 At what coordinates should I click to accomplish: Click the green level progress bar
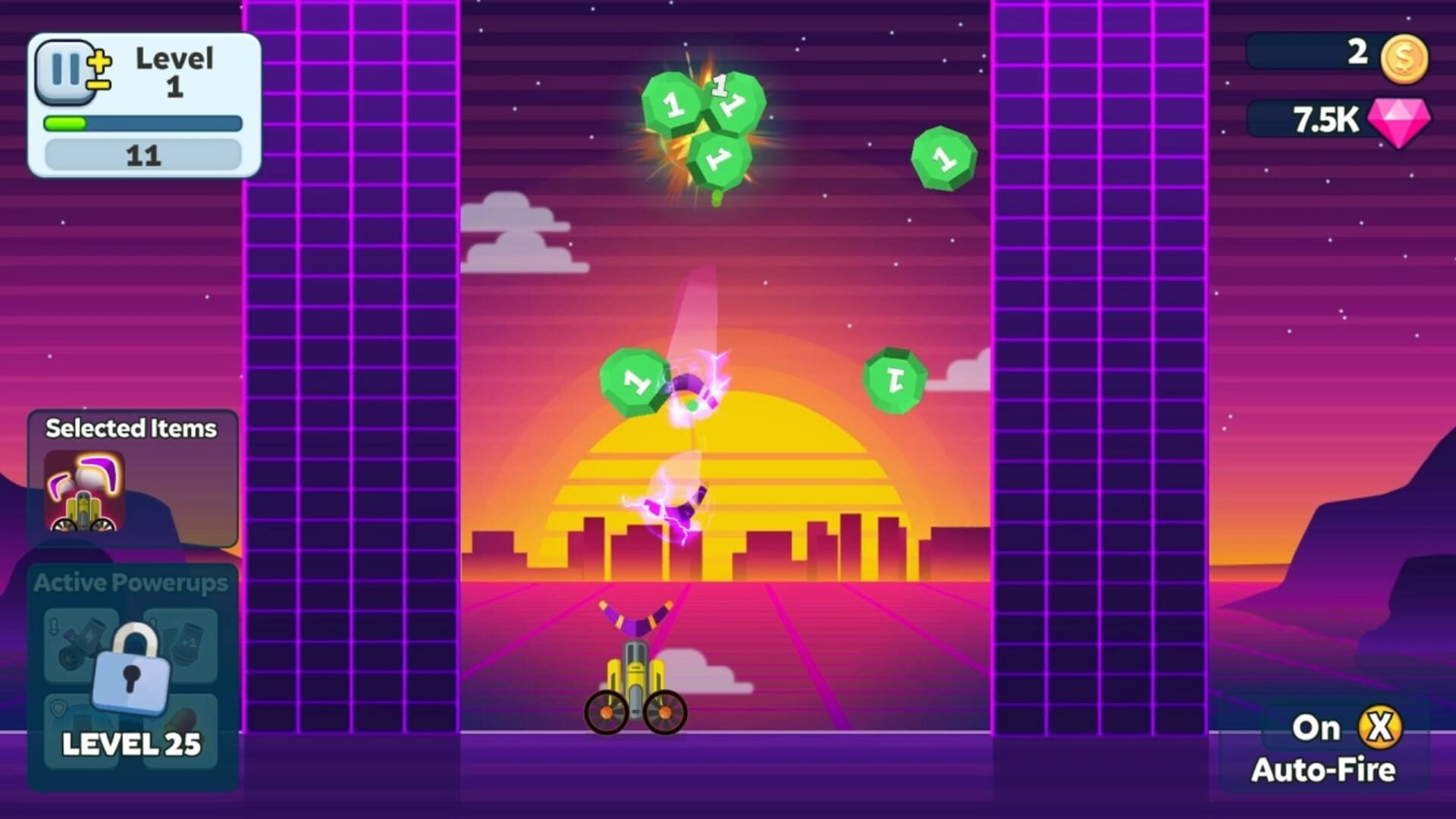click(x=65, y=123)
